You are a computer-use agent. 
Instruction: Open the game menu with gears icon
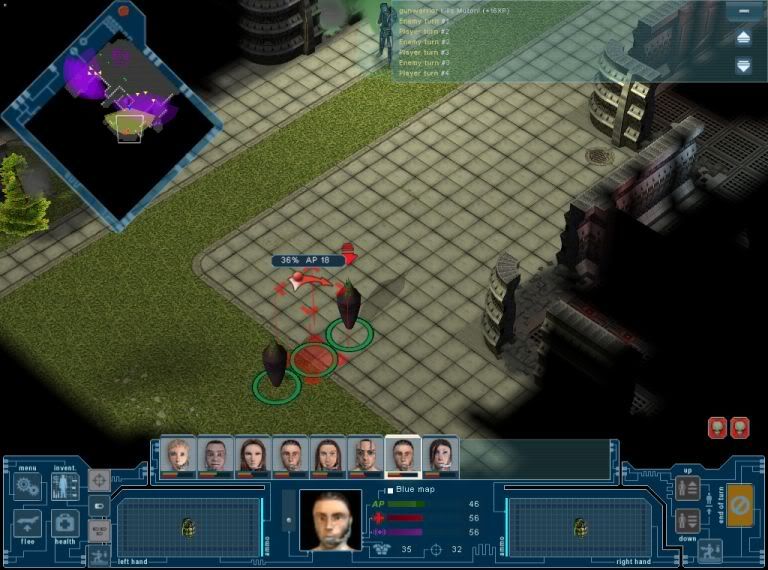pyautogui.click(x=28, y=488)
